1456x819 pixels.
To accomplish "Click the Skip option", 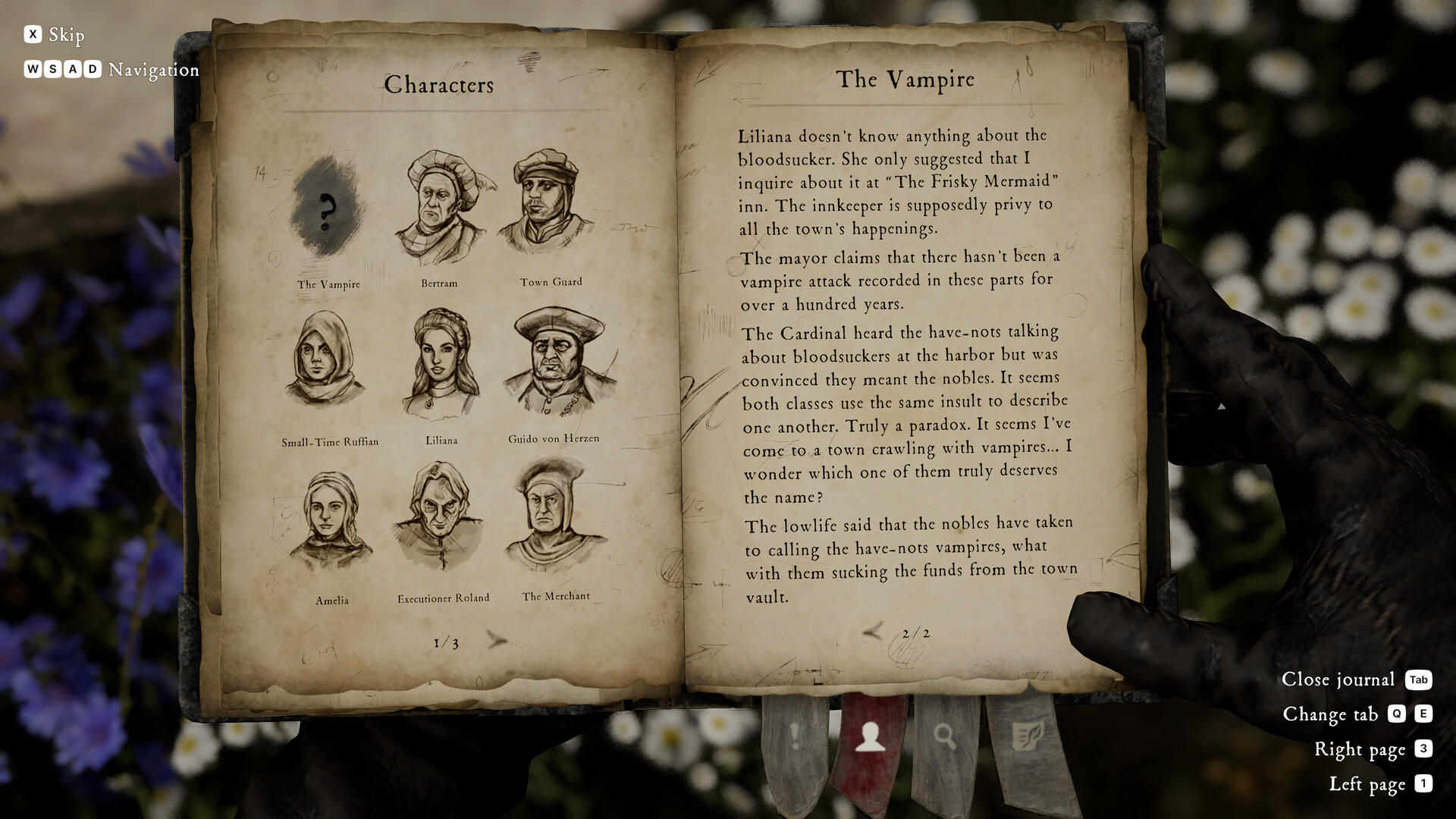I will tap(66, 35).
